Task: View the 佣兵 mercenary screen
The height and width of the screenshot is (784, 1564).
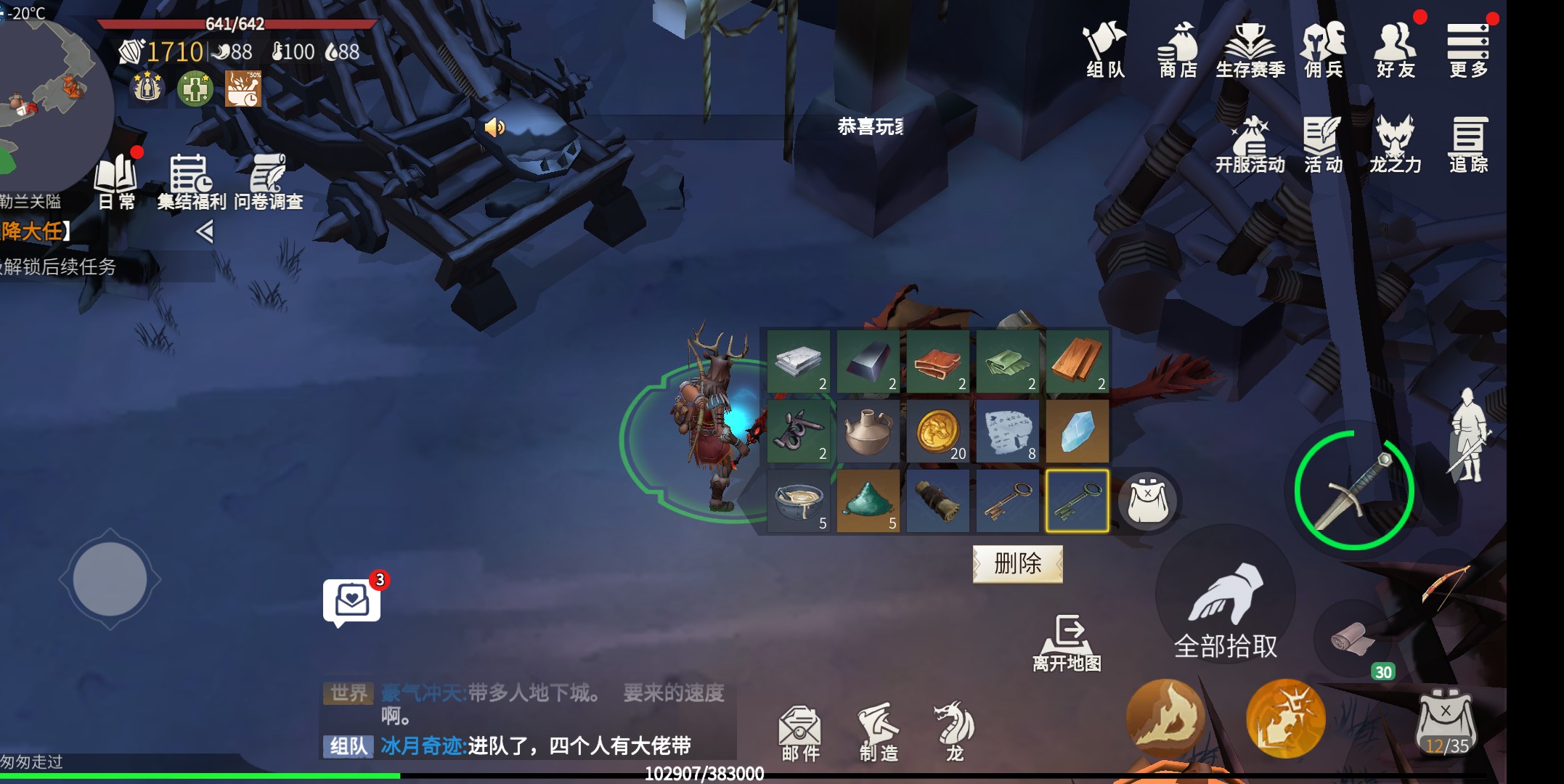Action: [x=1324, y=51]
